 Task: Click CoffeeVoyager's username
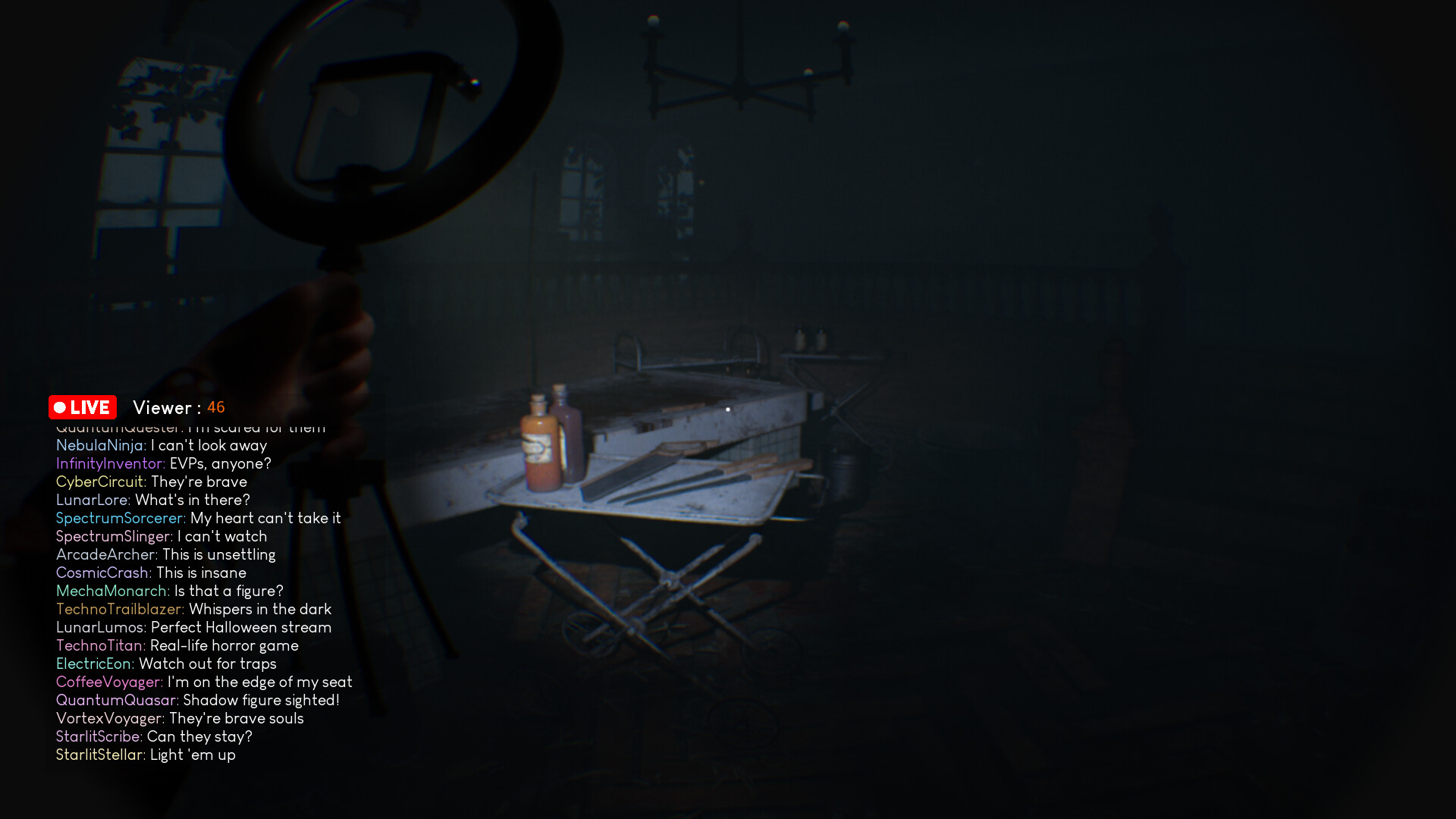(108, 682)
